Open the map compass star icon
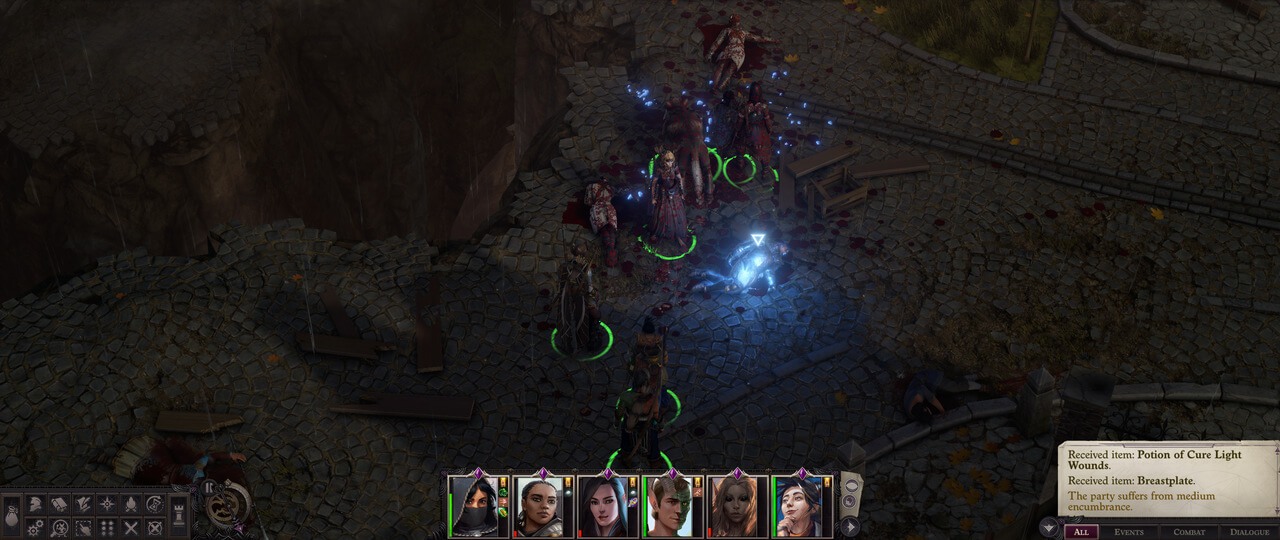The image size is (1280, 540). tap(107, 504)
